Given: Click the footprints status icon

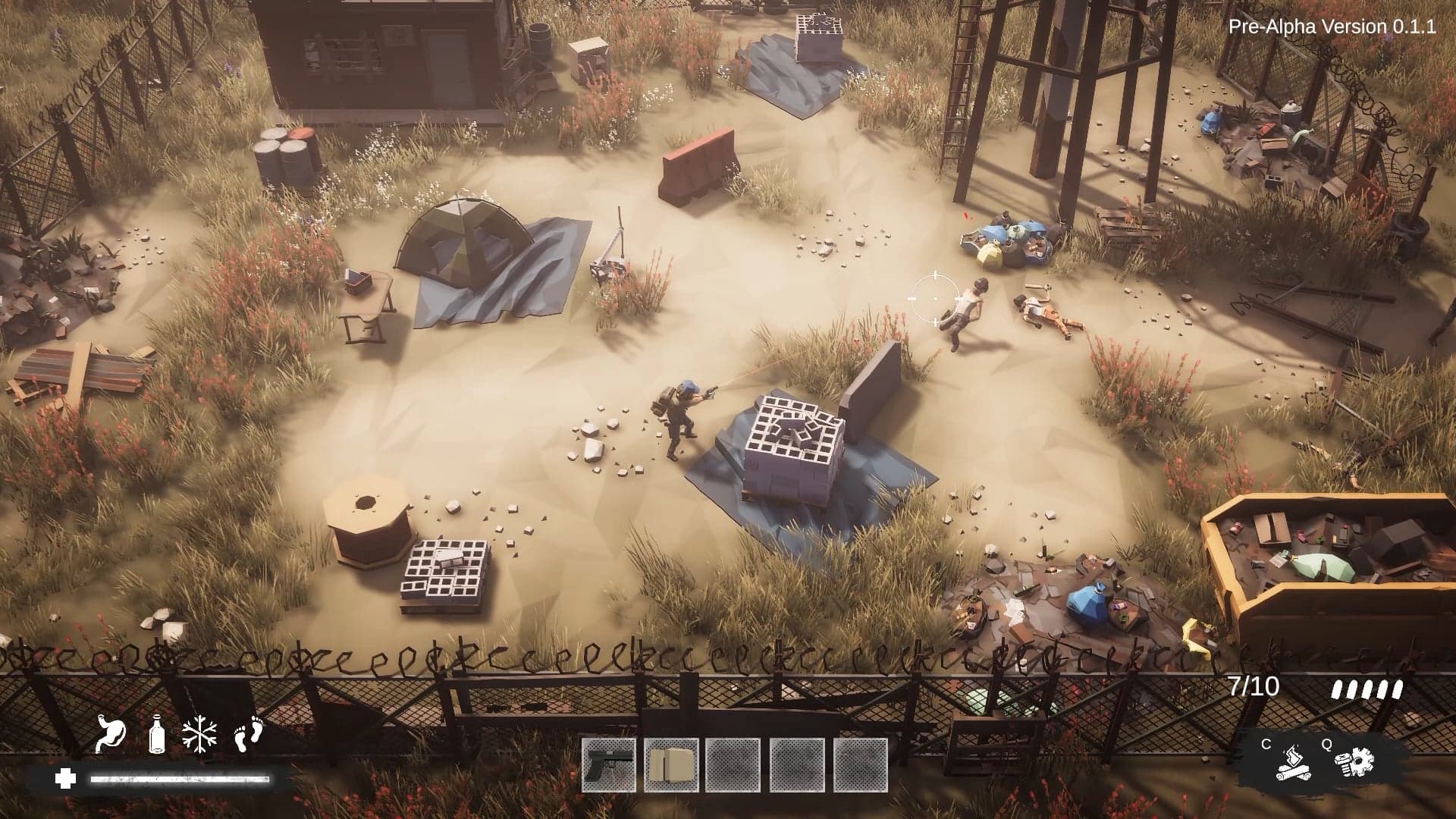Looking at the screenshot, I should 247,734.
